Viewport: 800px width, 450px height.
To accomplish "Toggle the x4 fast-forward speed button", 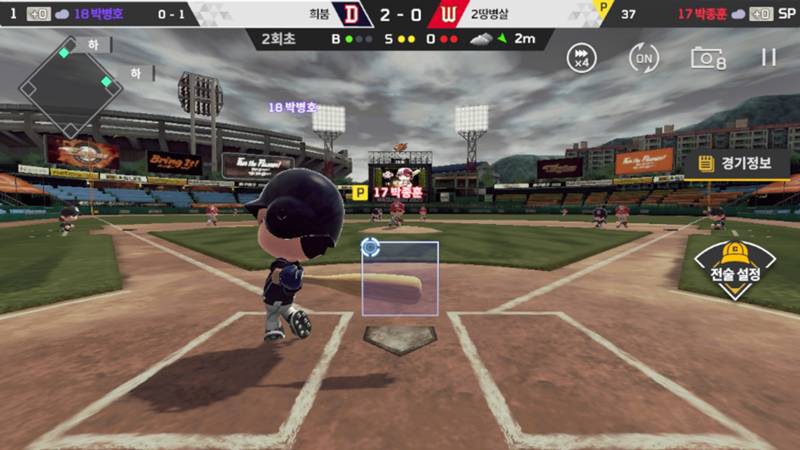I will 581,57.
